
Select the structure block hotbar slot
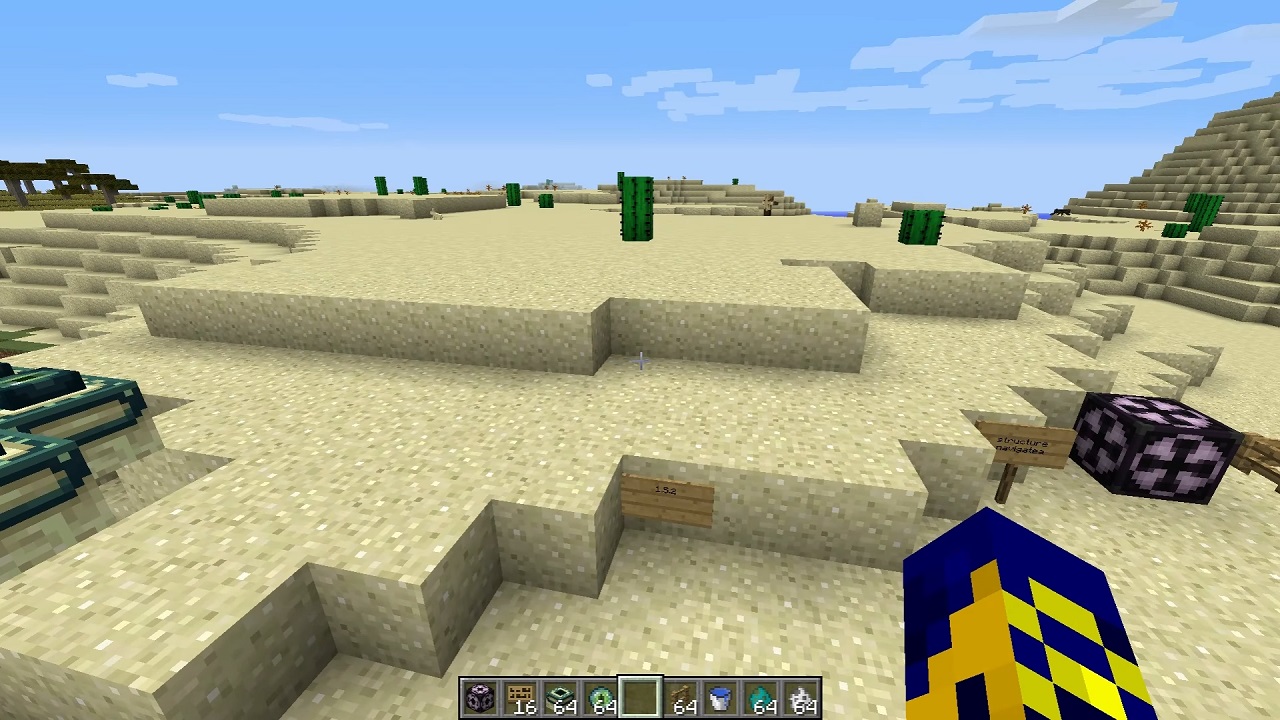pos(480,698)
